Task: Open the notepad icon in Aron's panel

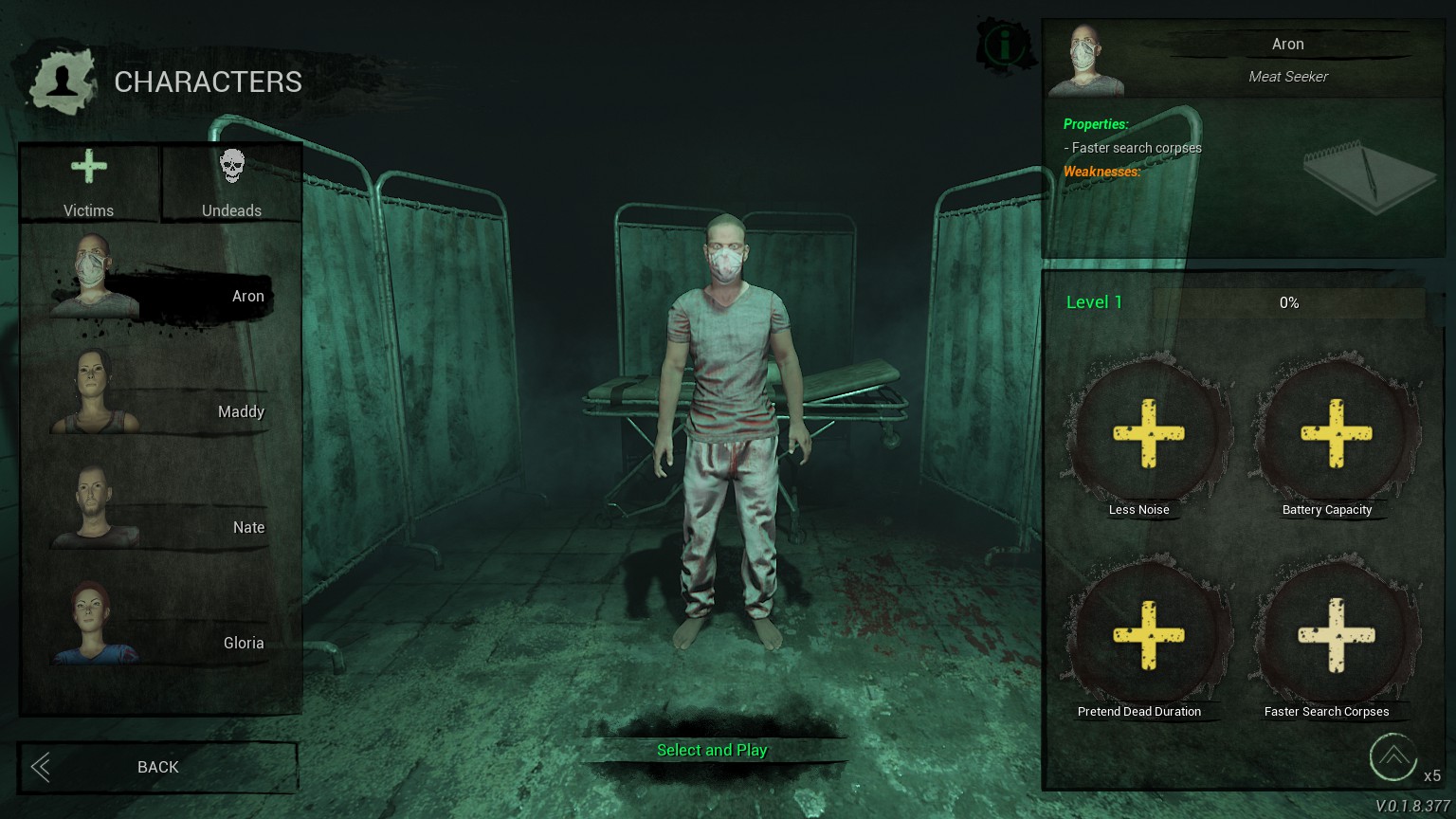Action: coord(1370,173)
